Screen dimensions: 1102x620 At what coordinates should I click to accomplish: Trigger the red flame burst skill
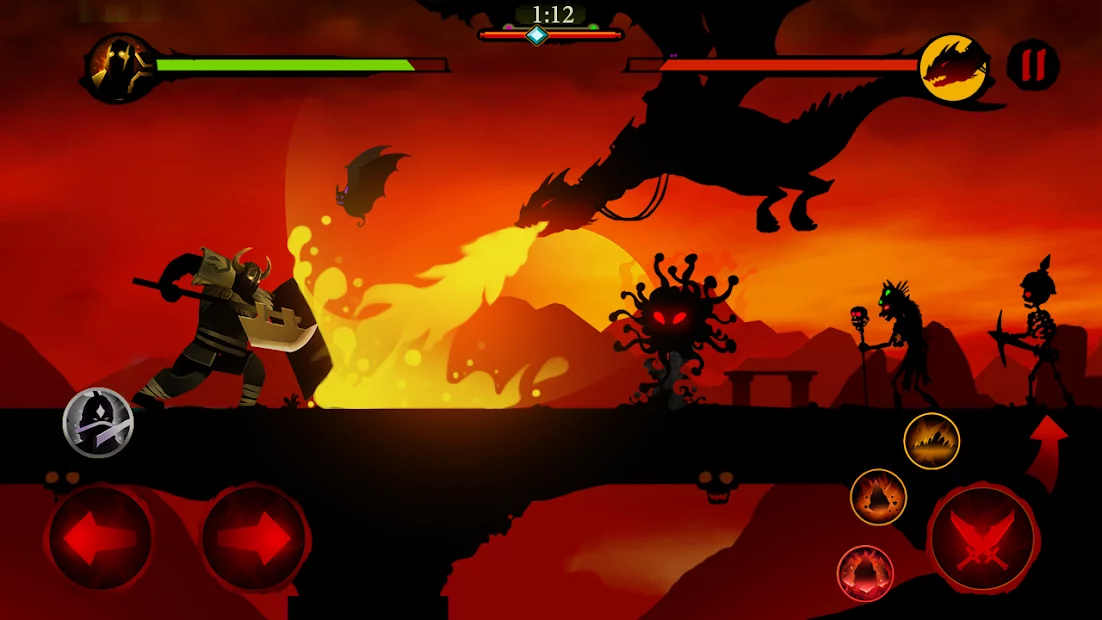[865, 574]
